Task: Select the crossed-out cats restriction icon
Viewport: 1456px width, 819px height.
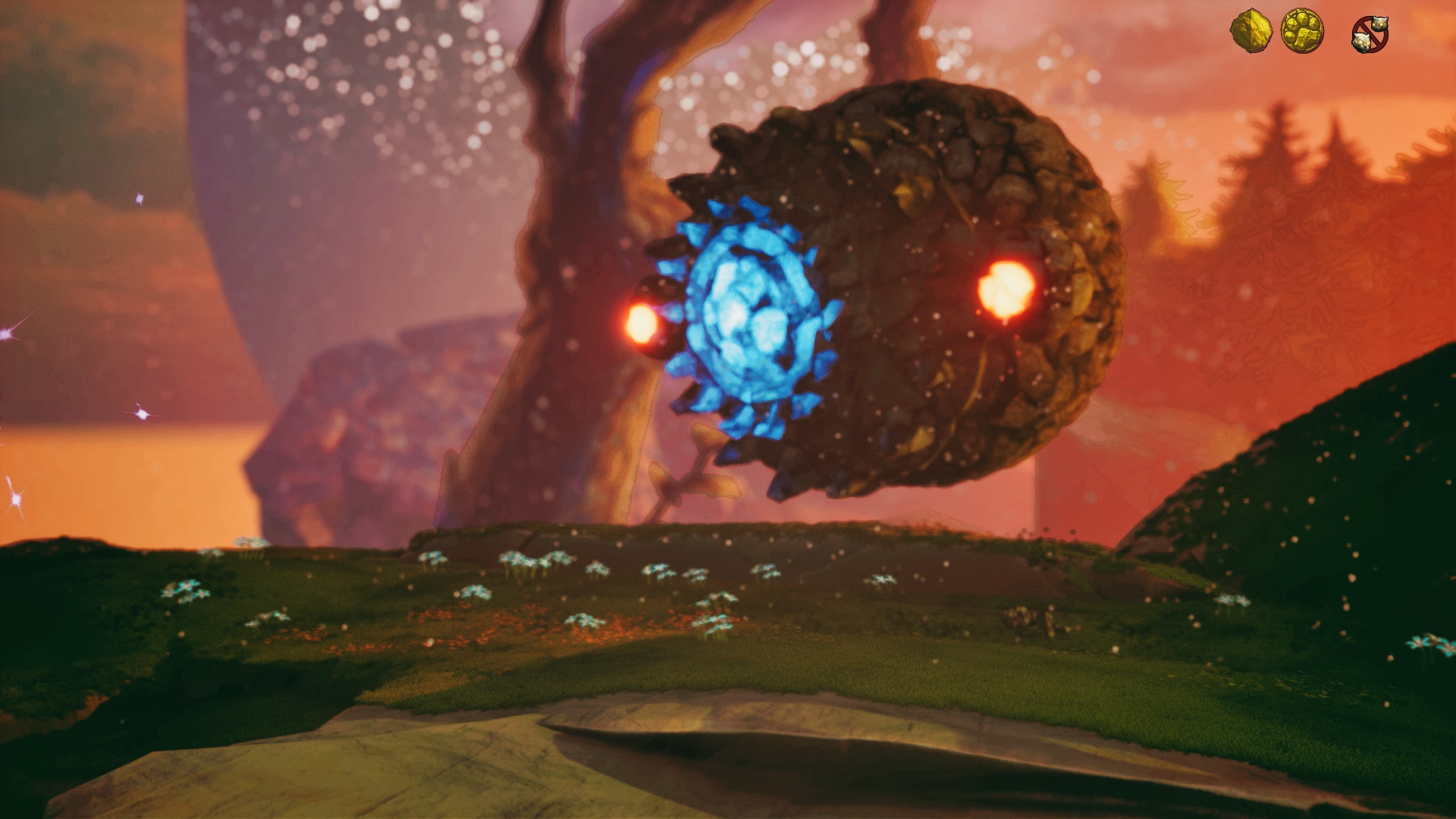Action: coord(1369,34)
